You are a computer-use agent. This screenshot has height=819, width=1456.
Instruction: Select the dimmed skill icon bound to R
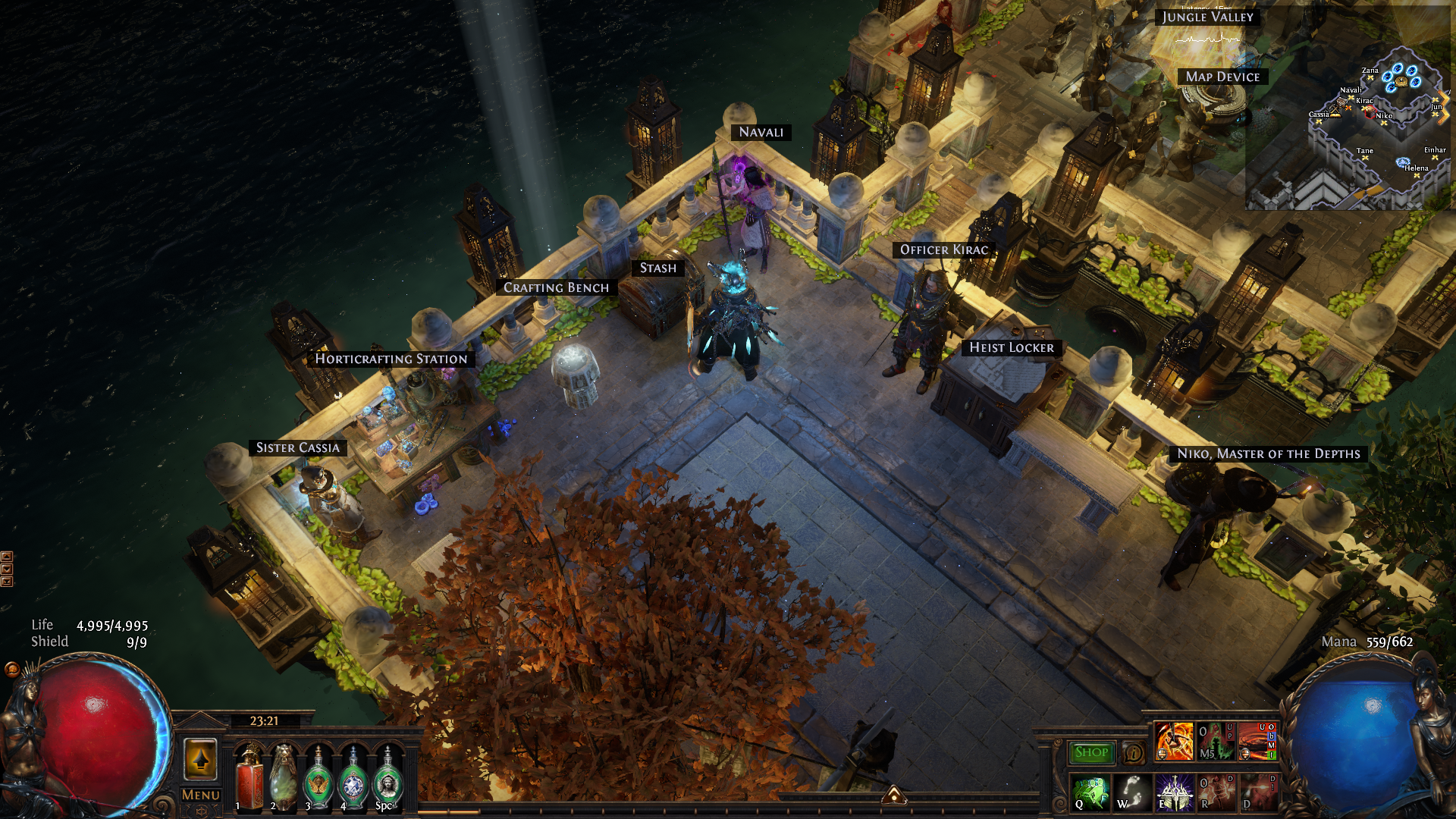point(1216,792)
